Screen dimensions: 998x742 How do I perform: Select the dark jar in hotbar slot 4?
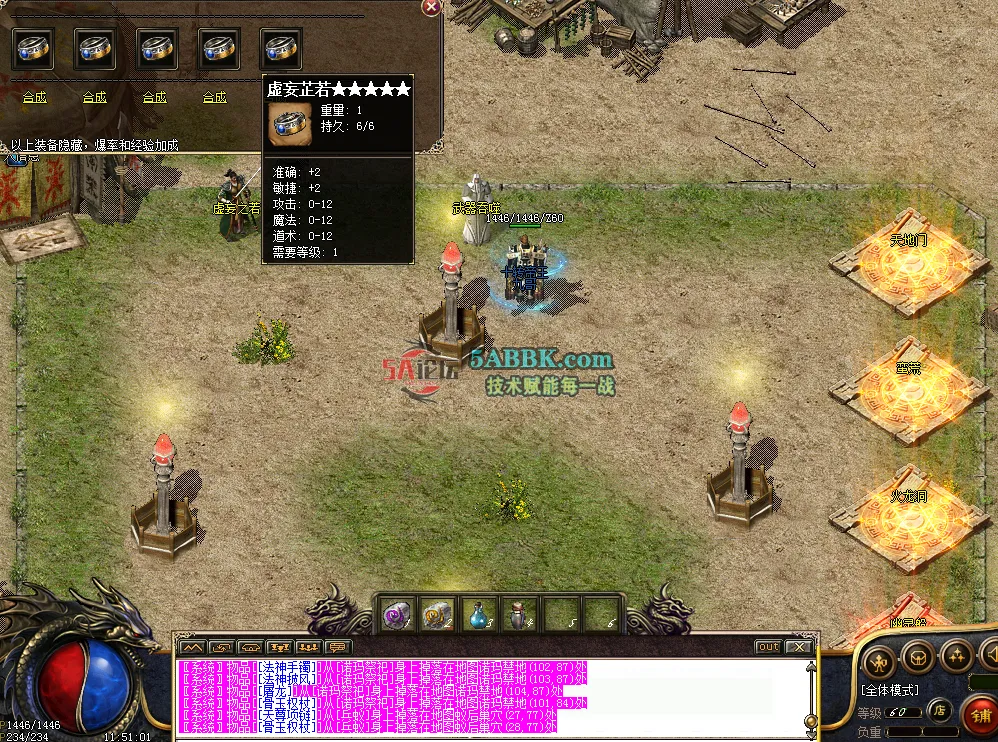tap(519, 612)
